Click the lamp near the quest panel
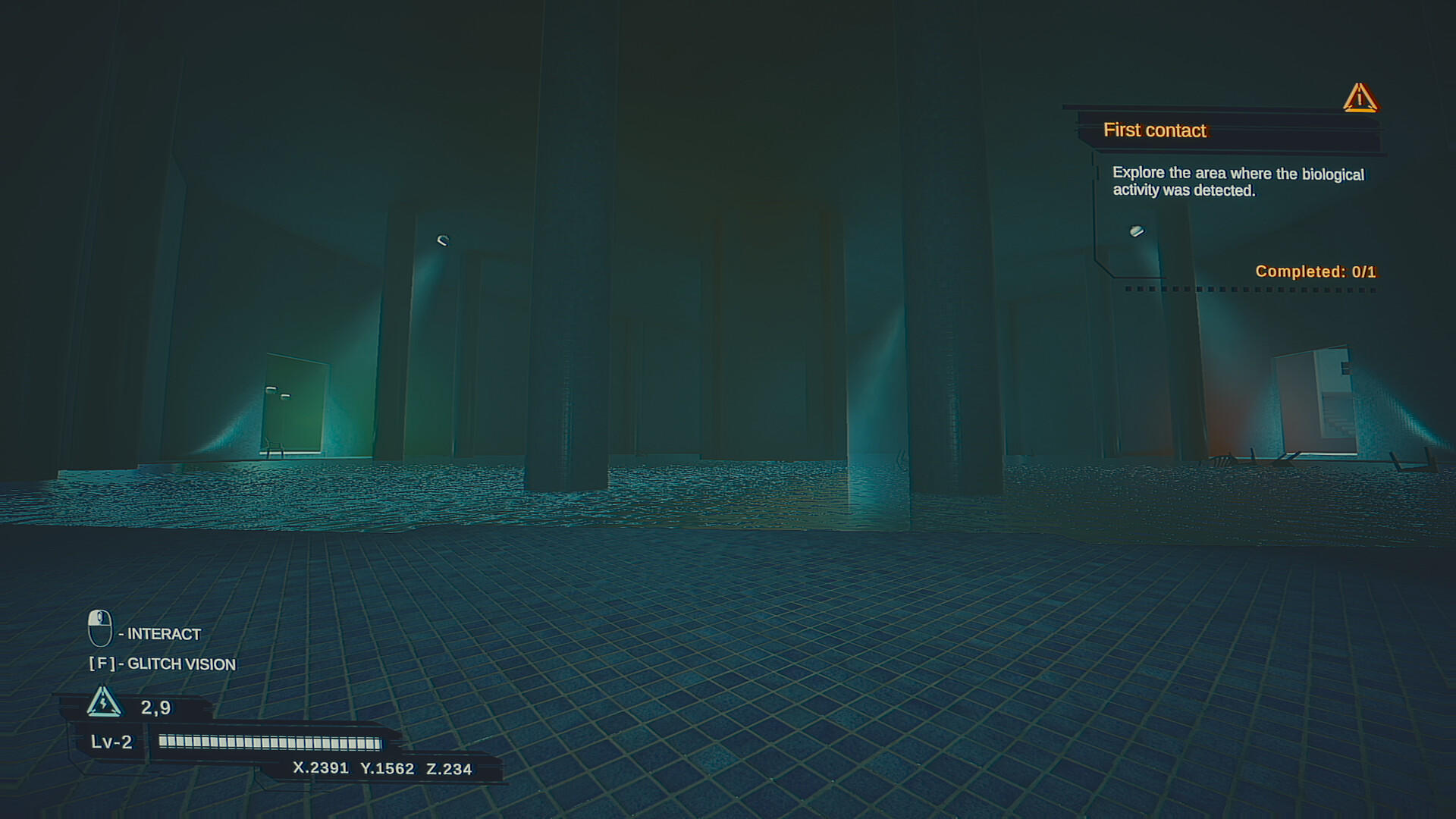1456x819 pixels. coord(1137,232)
